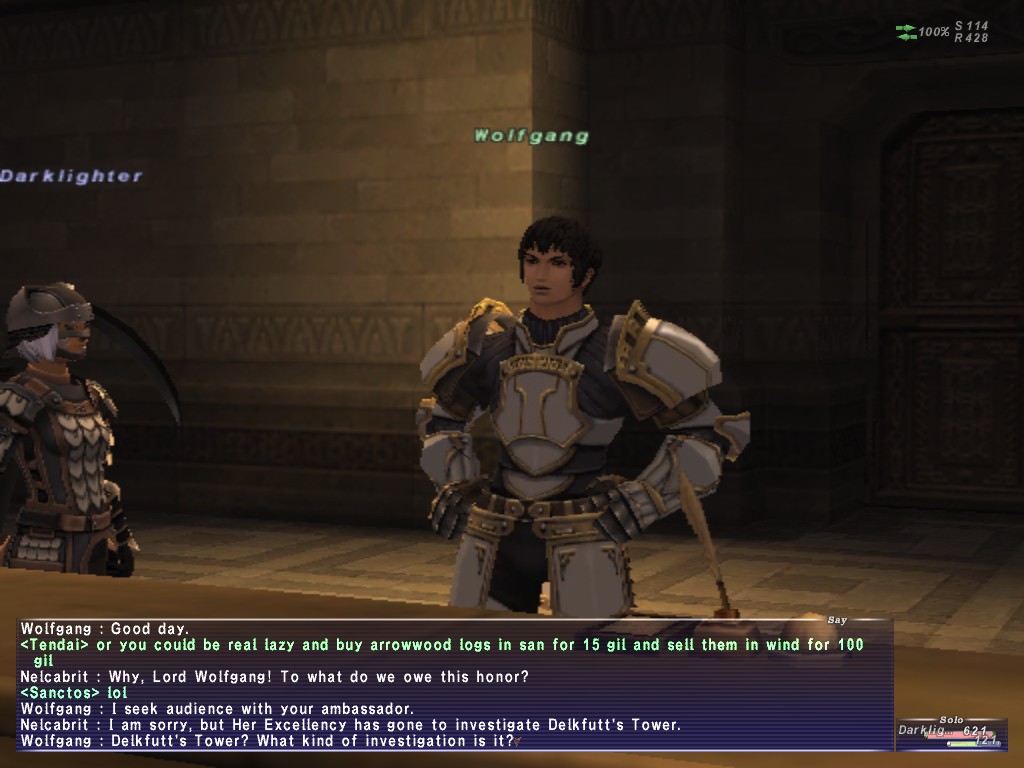Viewport: 1024px width, 768px height.
Task: Click the Say chat mode label
Action: click(838, 621)
